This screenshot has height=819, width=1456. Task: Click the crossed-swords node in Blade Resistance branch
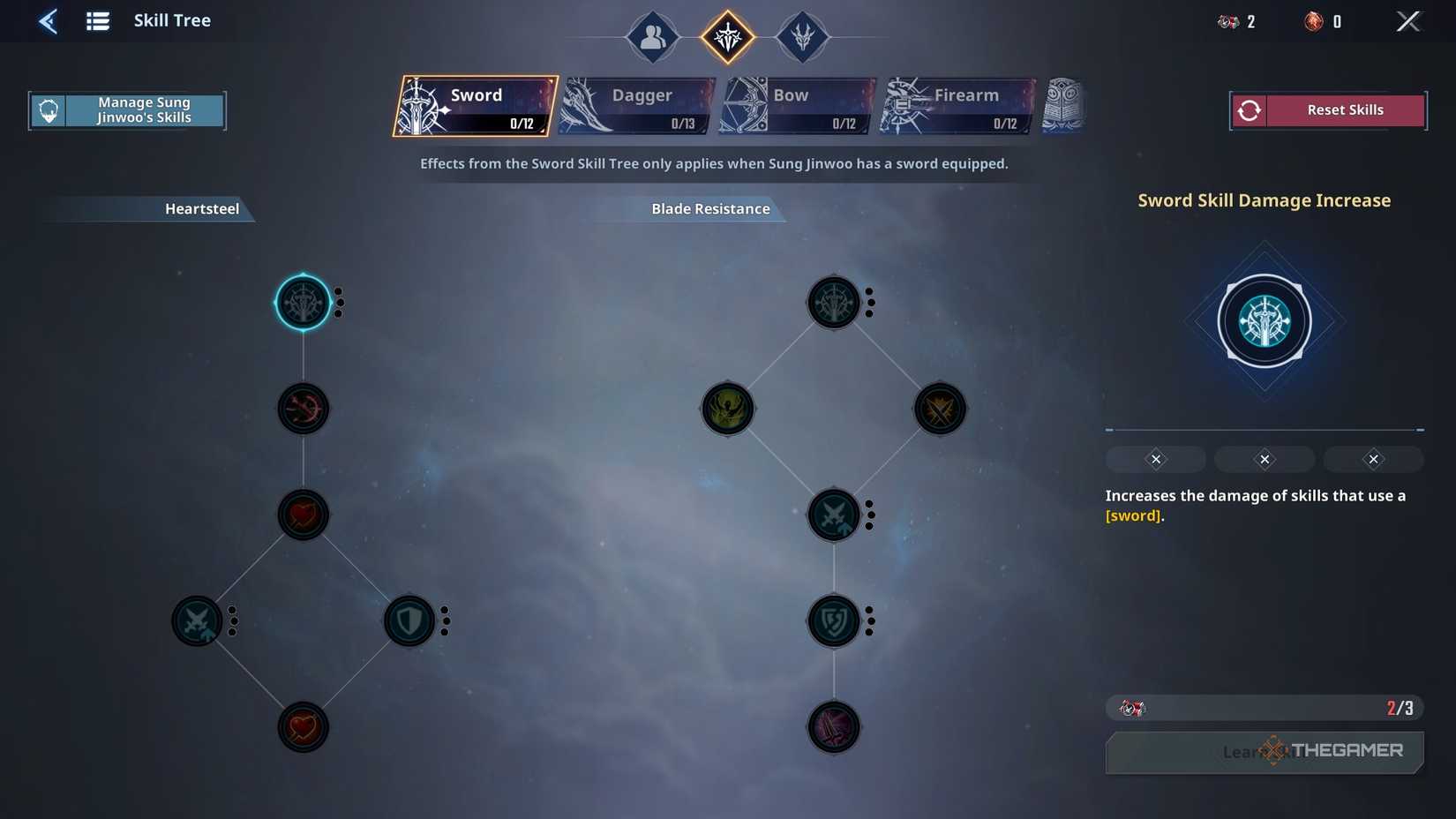[x=834, y=515]
